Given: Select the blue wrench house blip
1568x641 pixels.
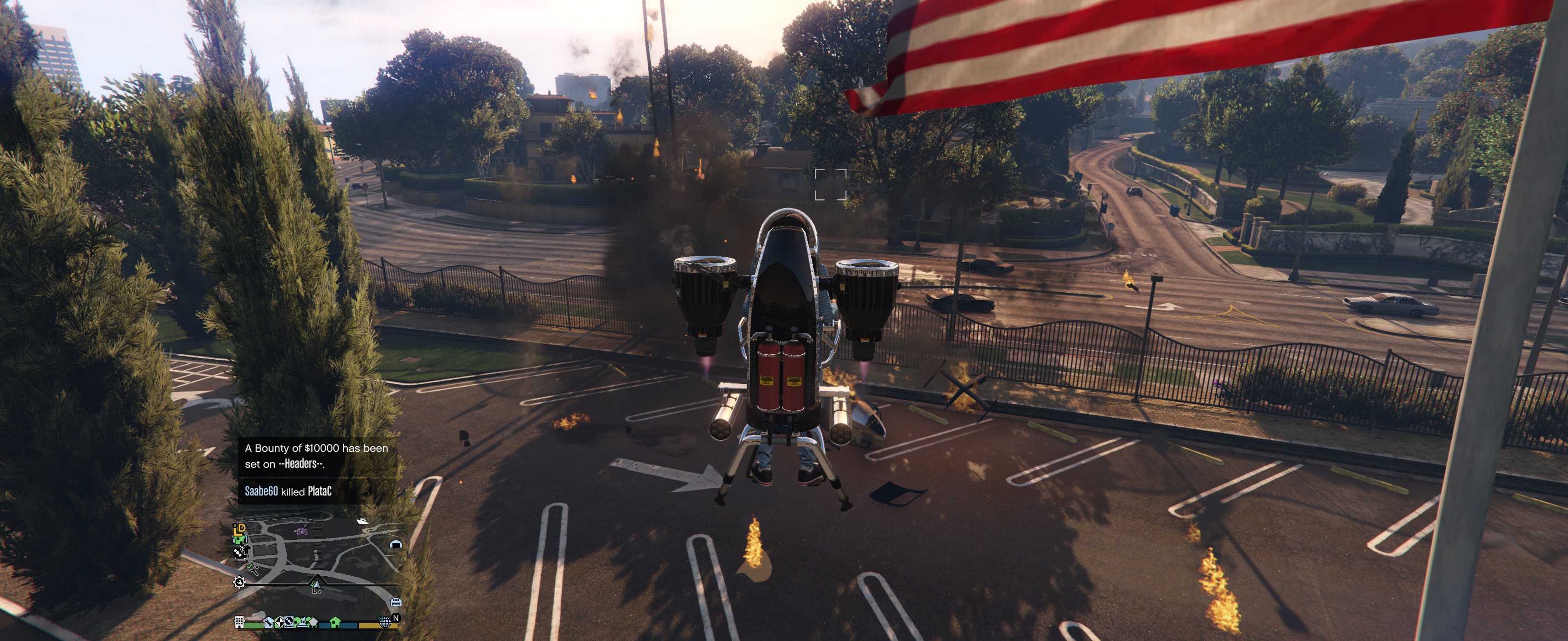Looking at the screenshot, I should click(269, 623).
